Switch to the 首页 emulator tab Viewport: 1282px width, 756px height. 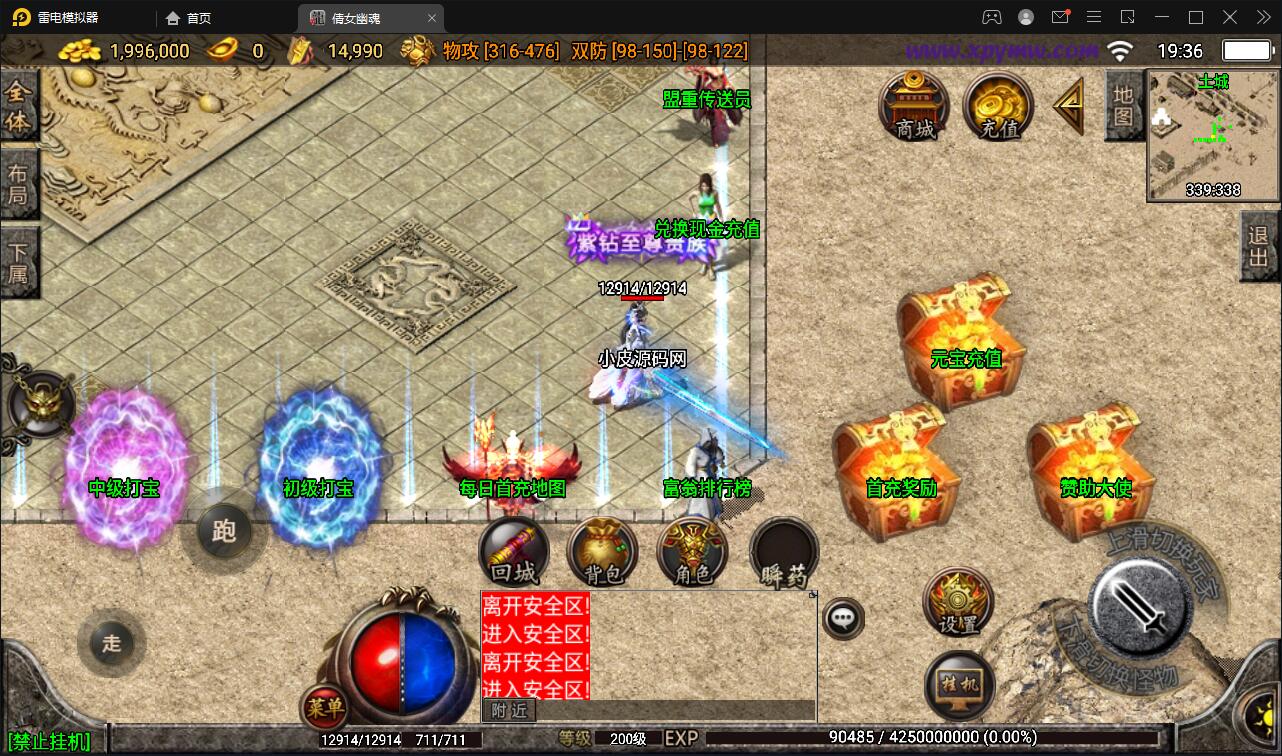pos(189,18)
